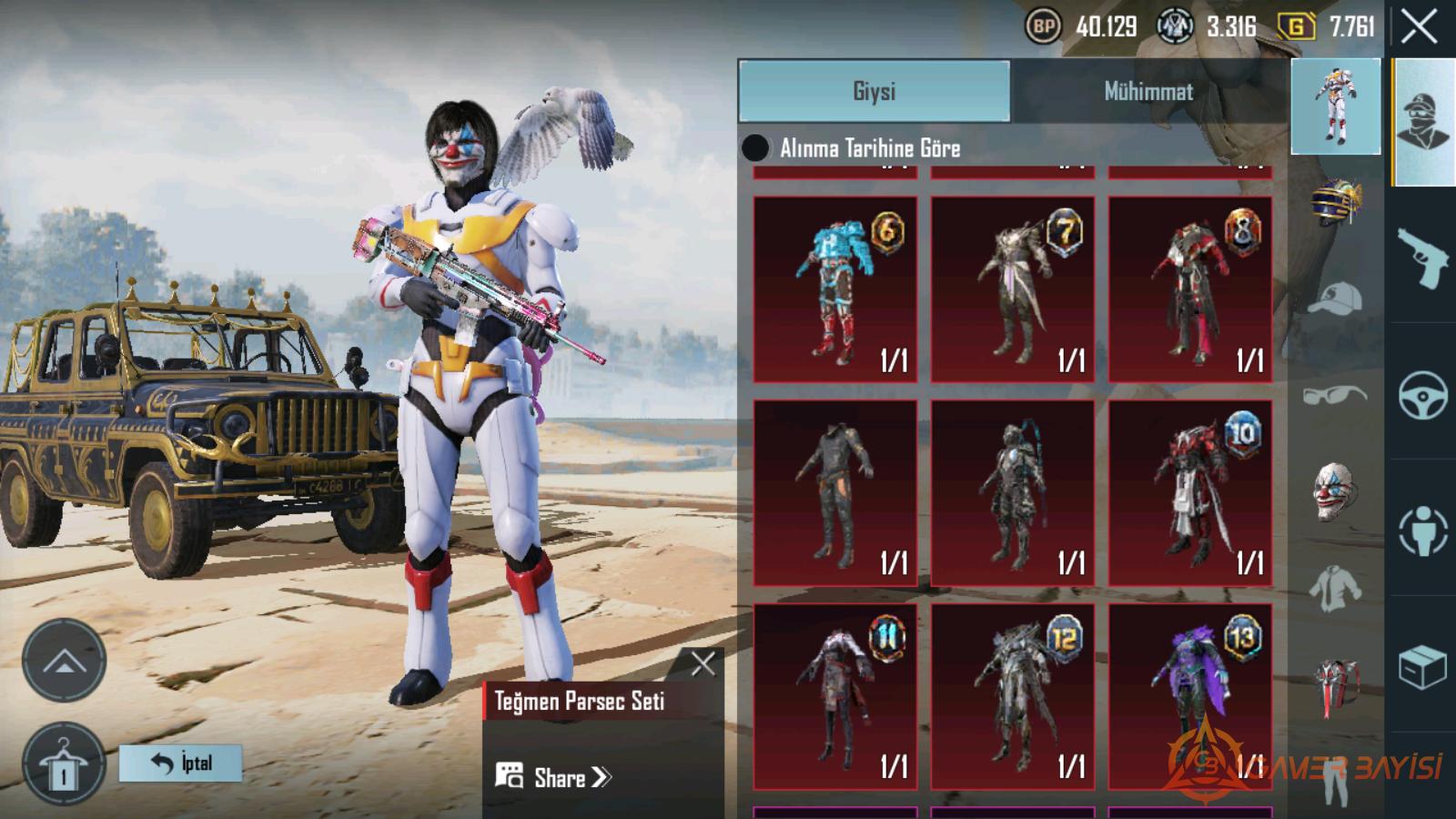Dismiss the Teğmen Parsec Seti popup
Screen dimensions: 1456x819
(x=703, y=663)
